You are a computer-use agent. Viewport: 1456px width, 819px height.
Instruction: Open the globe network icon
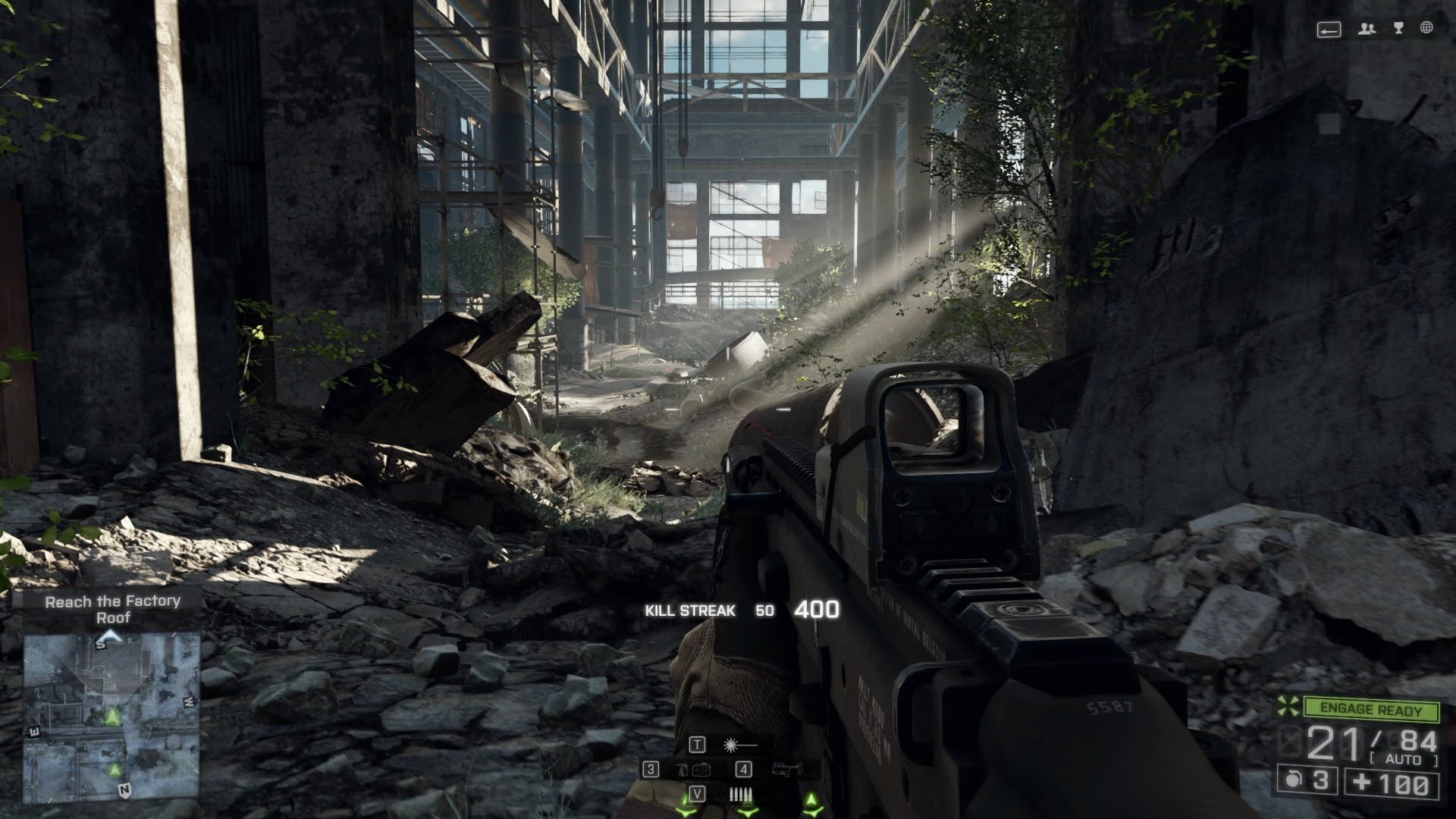point(1426,27)
